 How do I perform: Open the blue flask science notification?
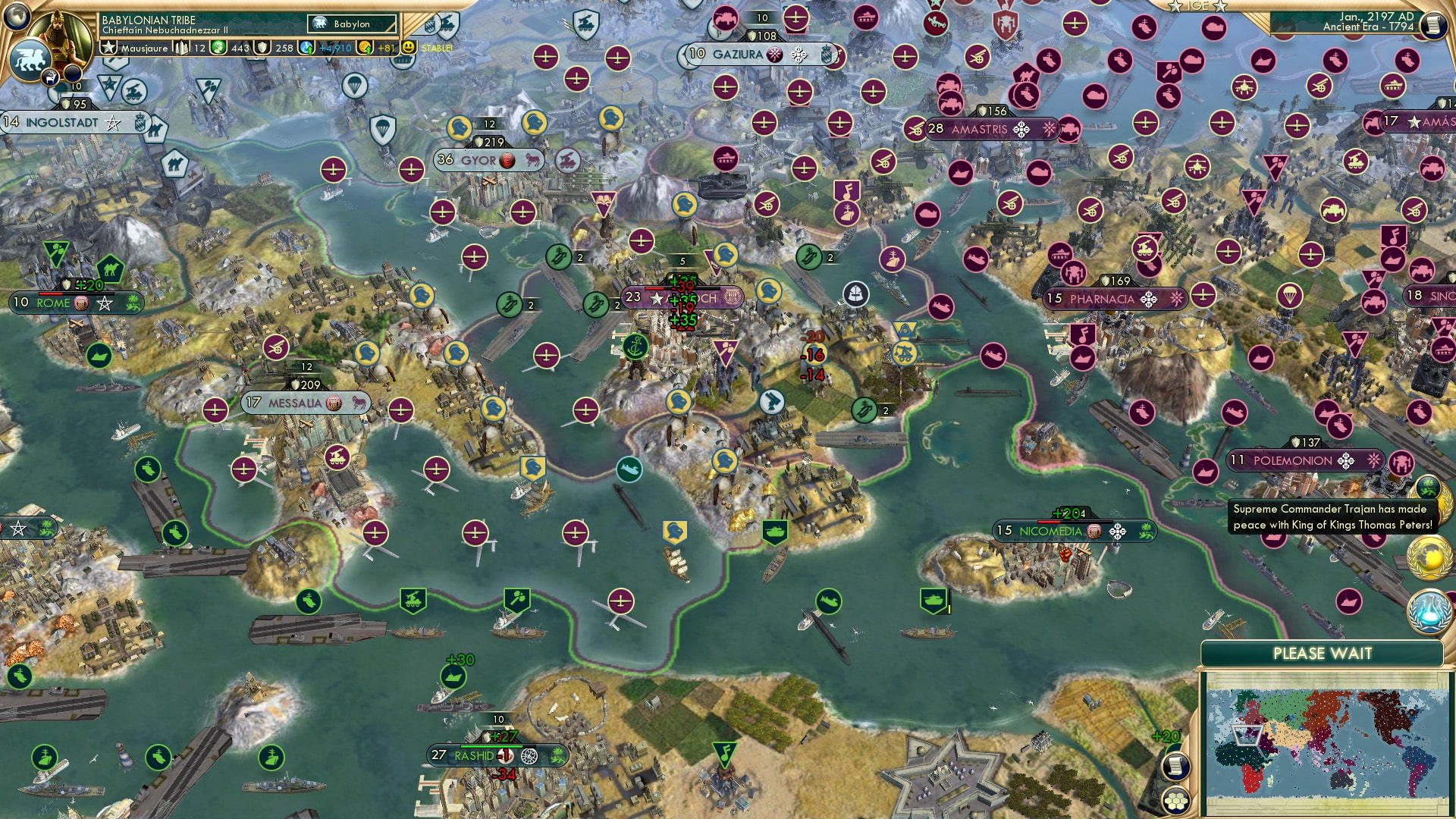1429,611
